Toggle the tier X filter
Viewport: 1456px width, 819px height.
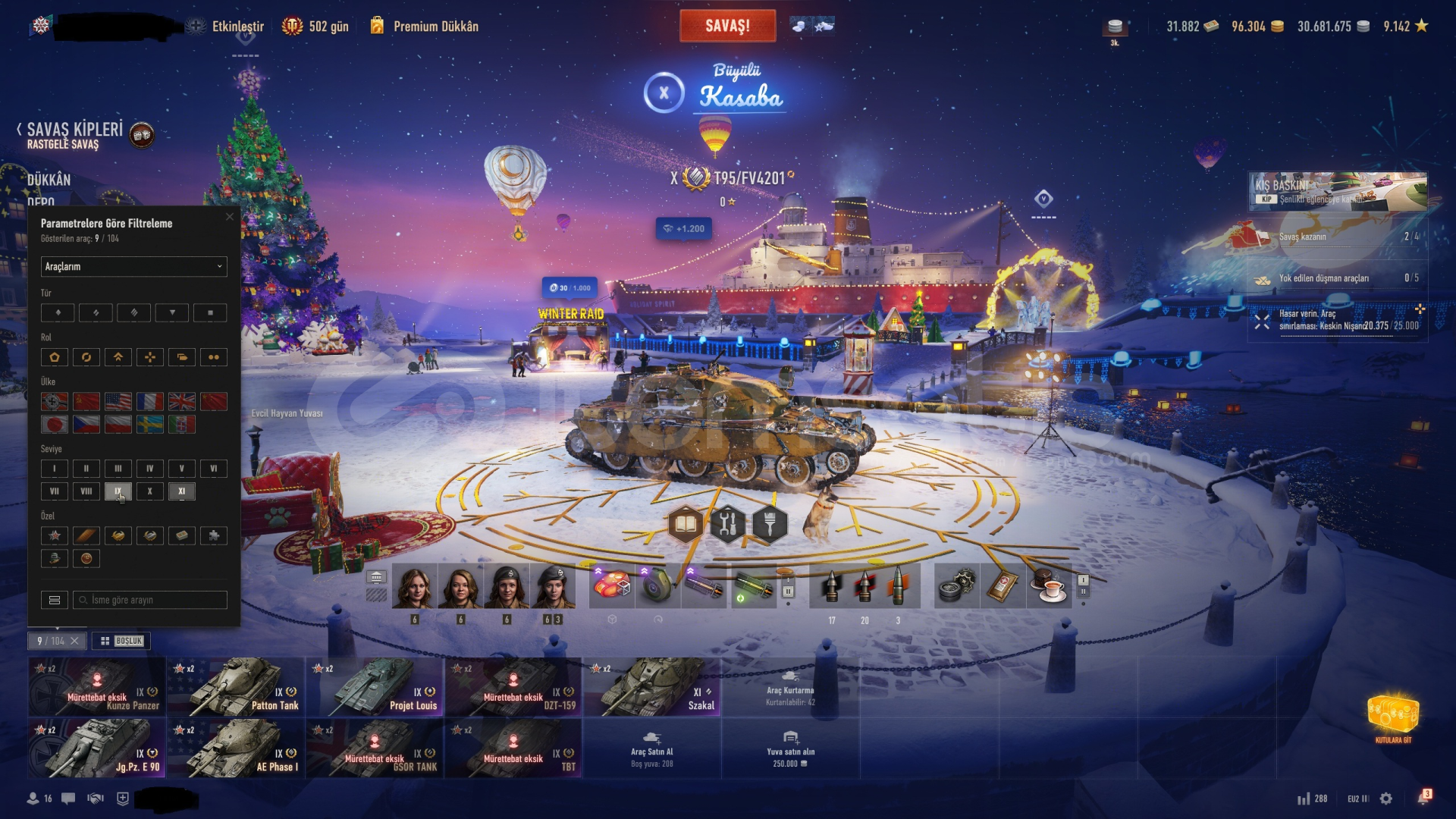[150, 491]
